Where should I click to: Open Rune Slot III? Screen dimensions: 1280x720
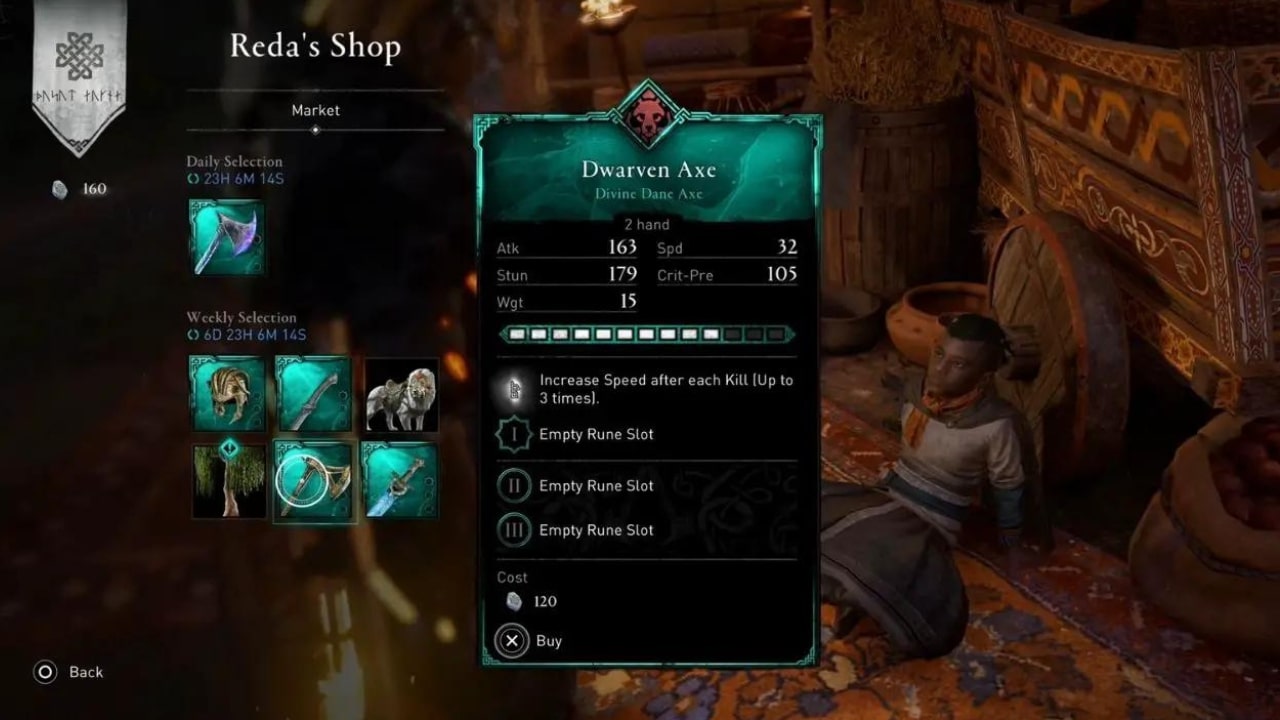coord(513,530)
